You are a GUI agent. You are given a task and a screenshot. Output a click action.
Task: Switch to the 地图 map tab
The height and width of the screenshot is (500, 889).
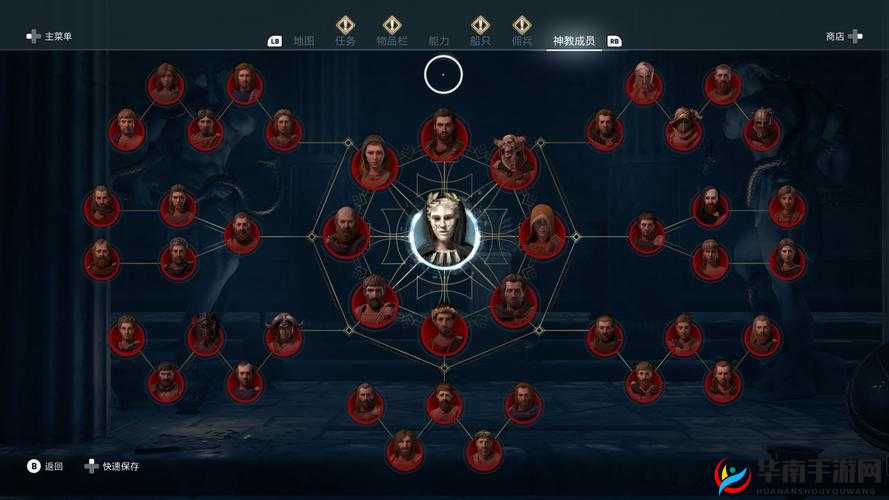coord(304,41)
